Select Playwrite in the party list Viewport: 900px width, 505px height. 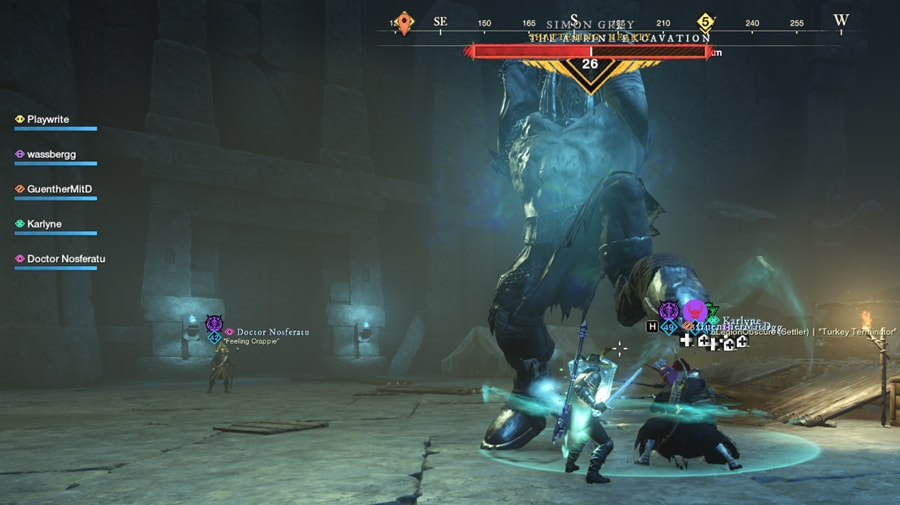[48, 120]
